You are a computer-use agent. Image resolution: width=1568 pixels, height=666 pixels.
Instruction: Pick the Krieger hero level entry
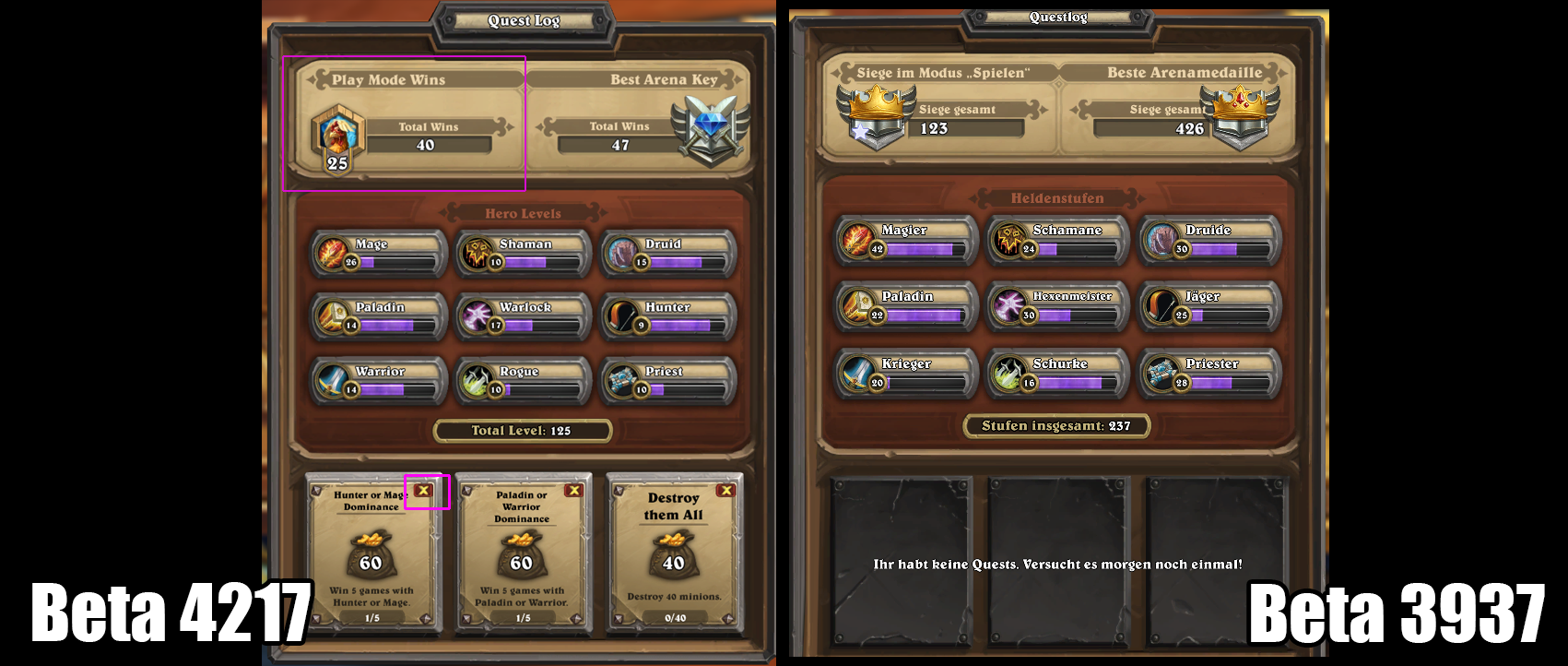(x=906, y=374)
